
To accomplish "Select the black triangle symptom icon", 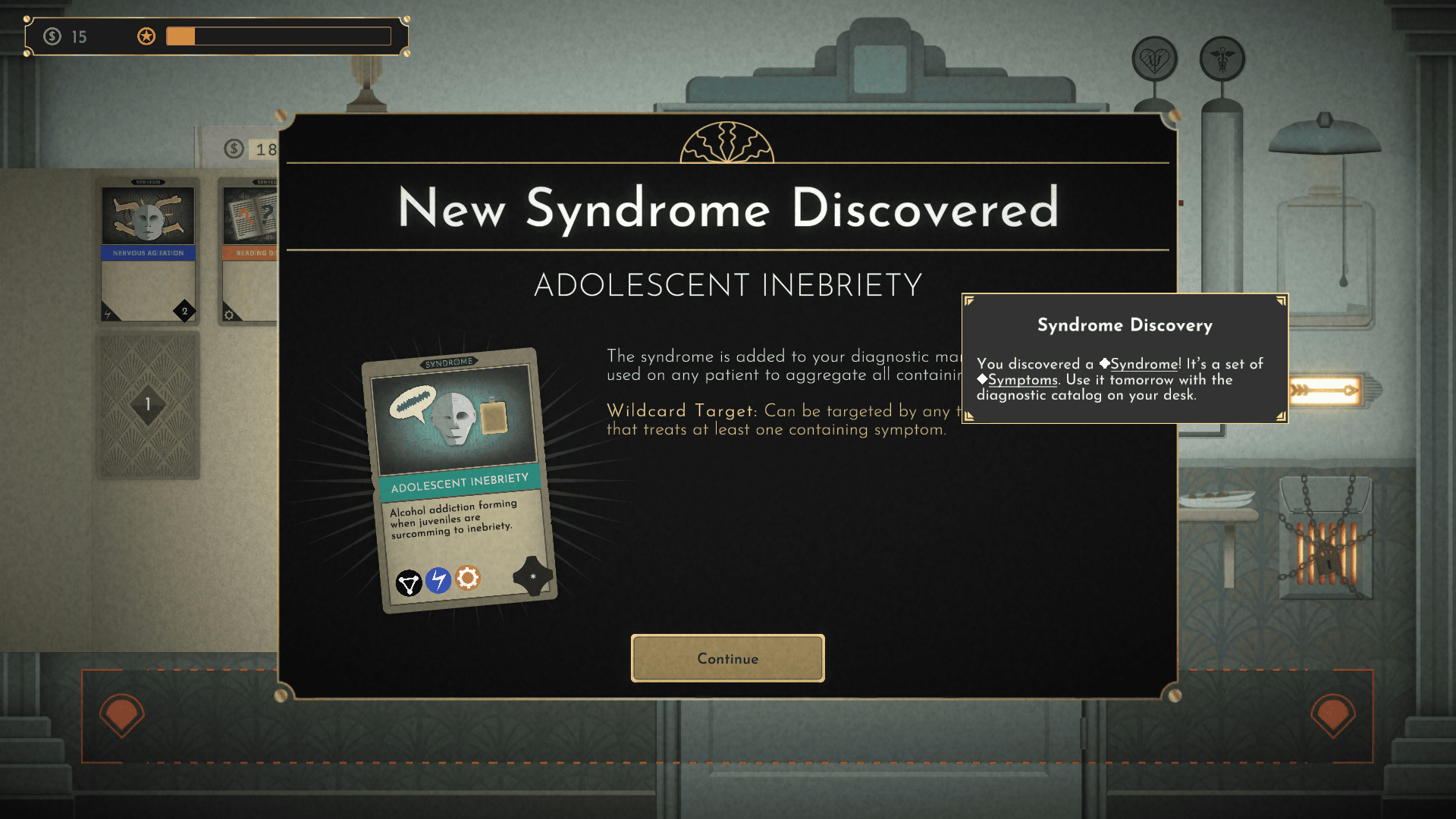I will point(409,583).
